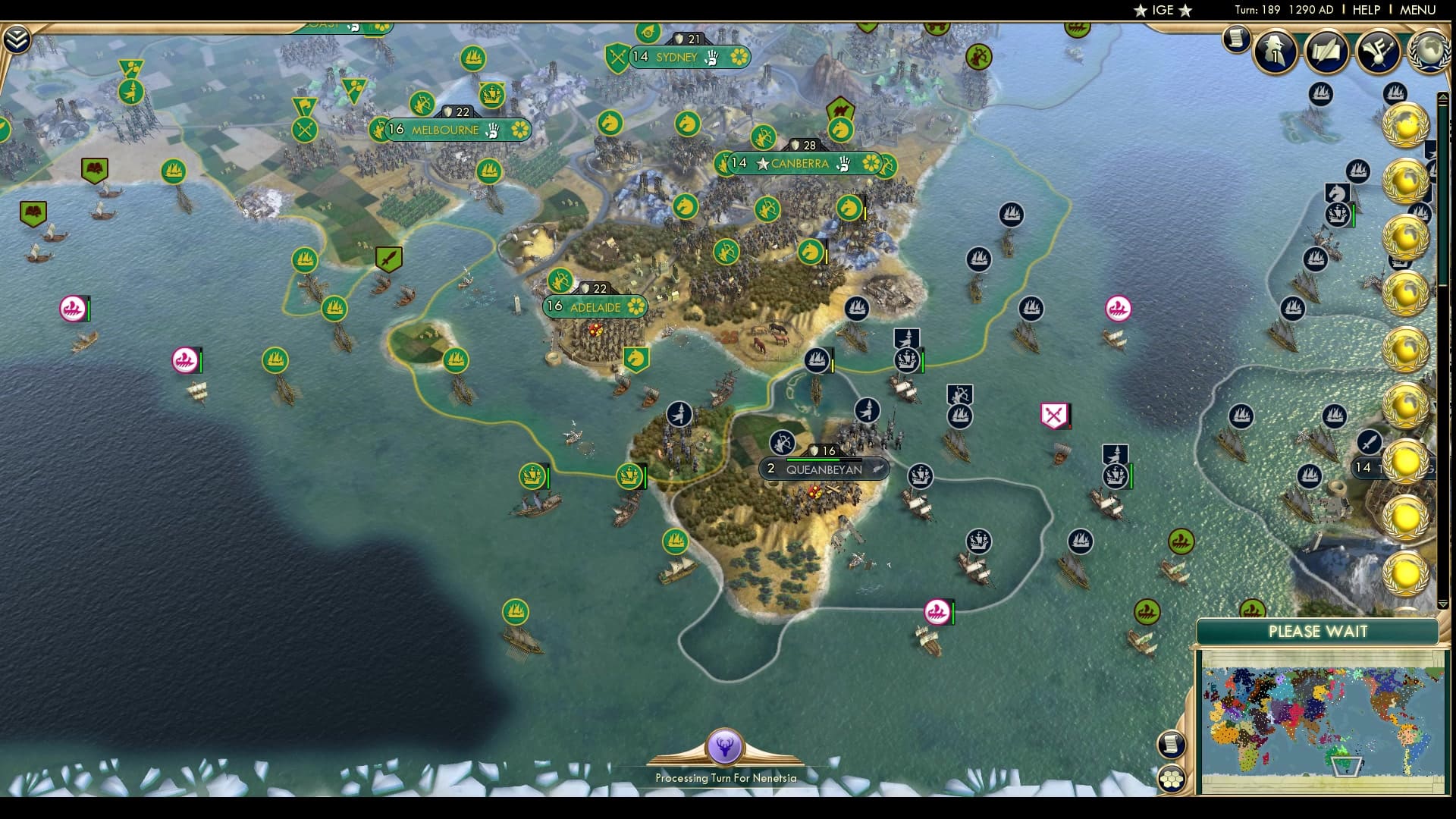The image size is (1456, 819).
Task: Click the pink crossed-swords combat flag
Action: 1054,413
